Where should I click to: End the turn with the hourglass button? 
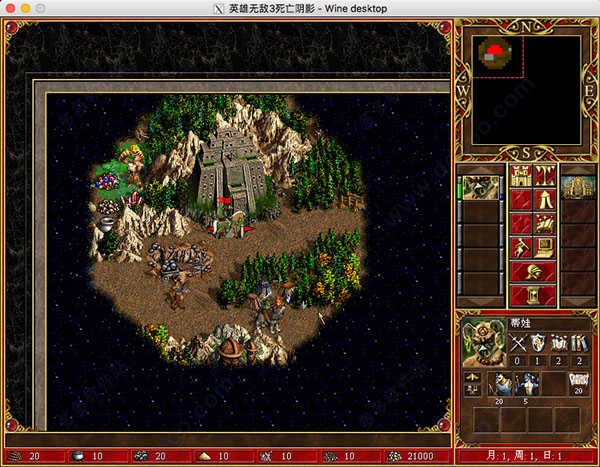tap(535, 296)
